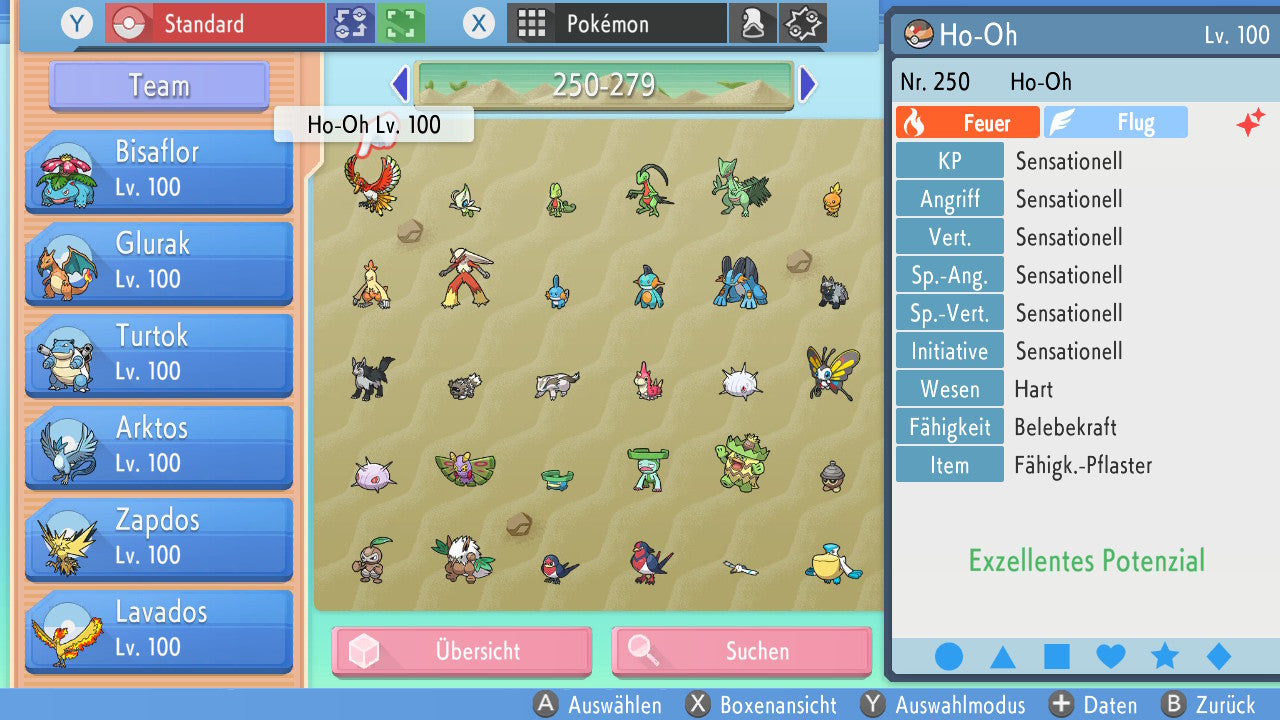This screenshot has width=1280, height=720.
Task: Open Suchen to search Pokémon
Action: pos(741,651)
